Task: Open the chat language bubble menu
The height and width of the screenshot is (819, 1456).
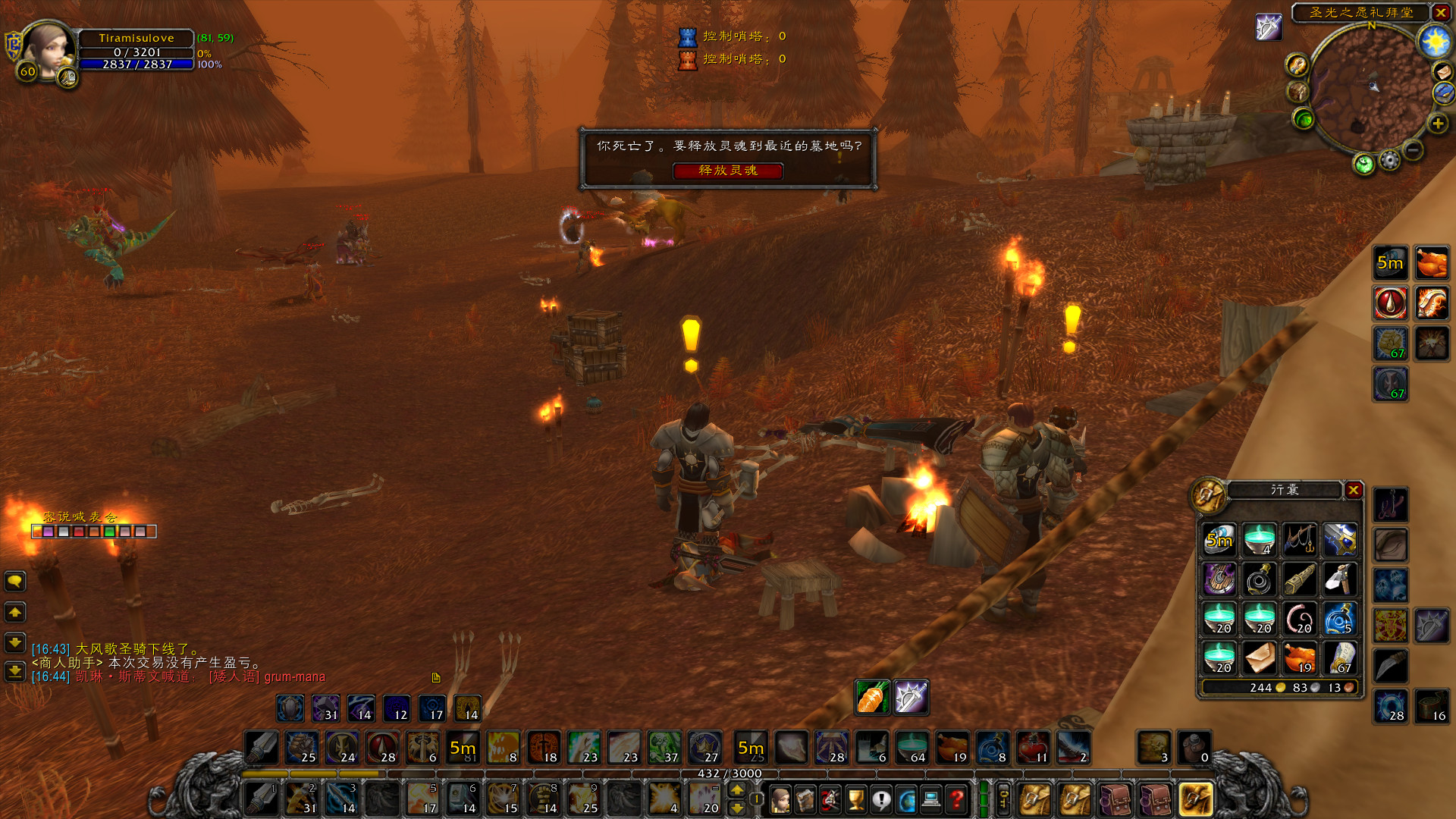Action: tap(15, 582)
